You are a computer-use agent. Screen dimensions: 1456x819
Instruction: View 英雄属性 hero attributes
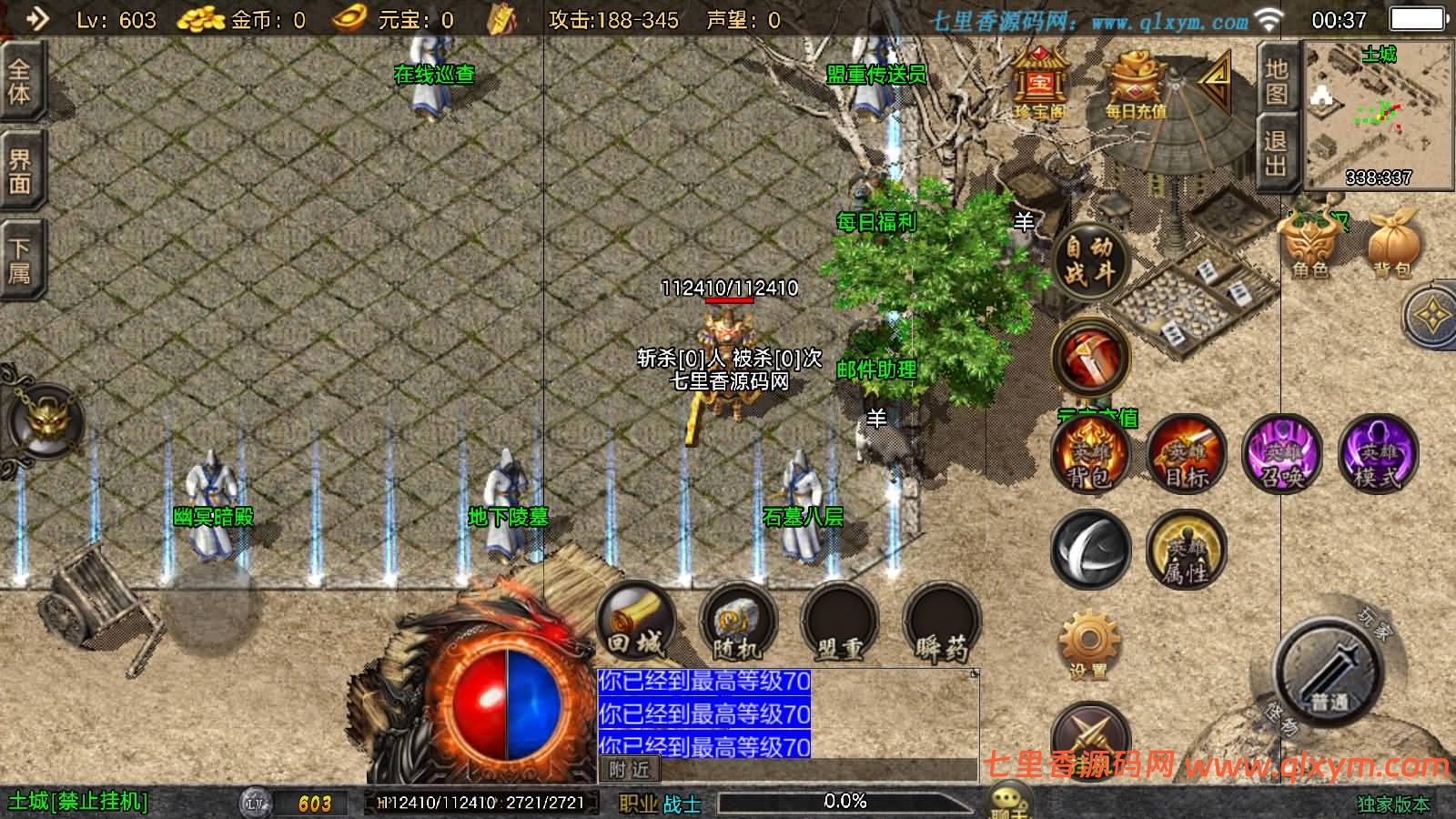[x=1188, y=552]
